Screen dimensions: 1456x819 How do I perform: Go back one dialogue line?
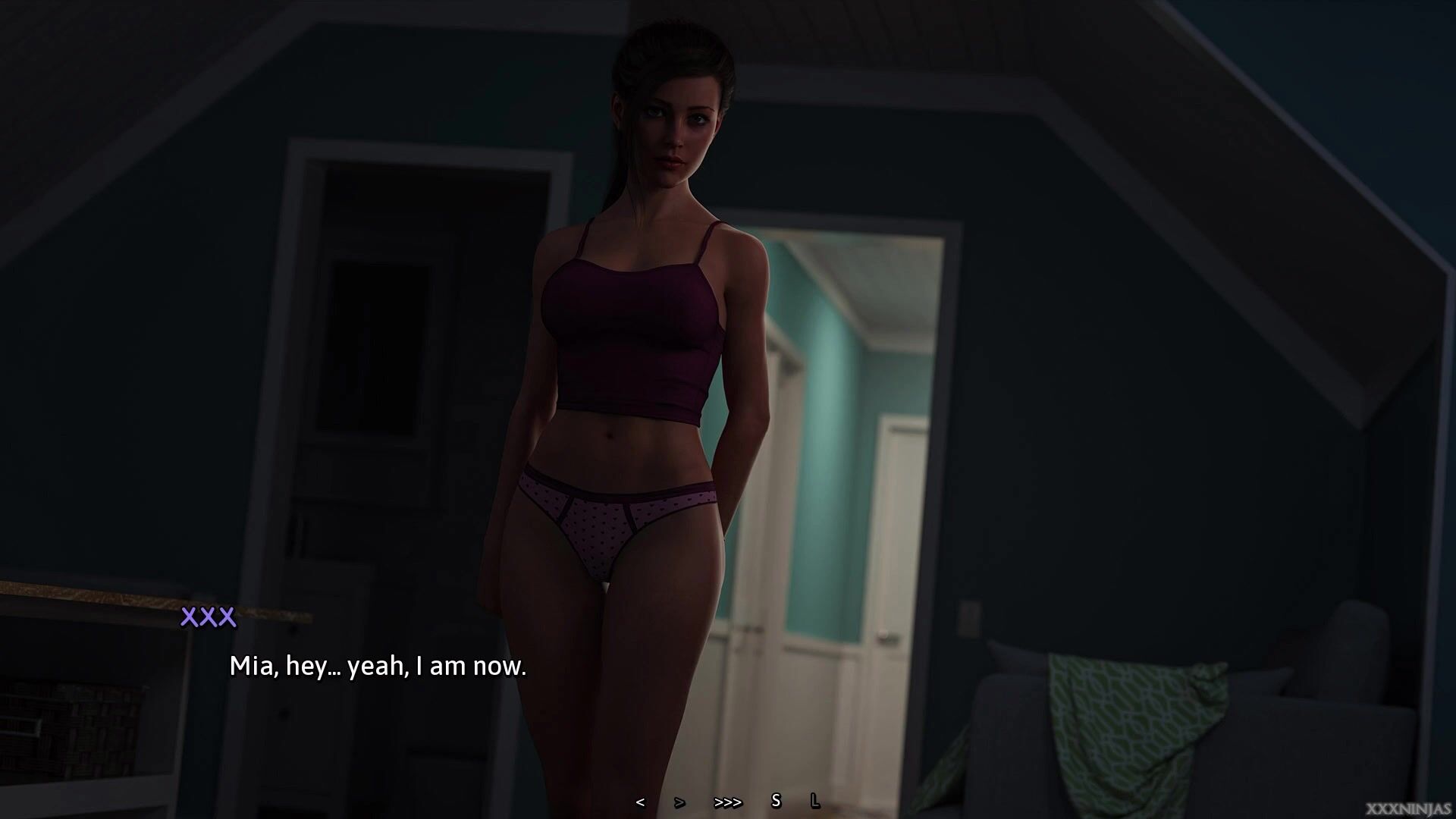pos(641,802)
